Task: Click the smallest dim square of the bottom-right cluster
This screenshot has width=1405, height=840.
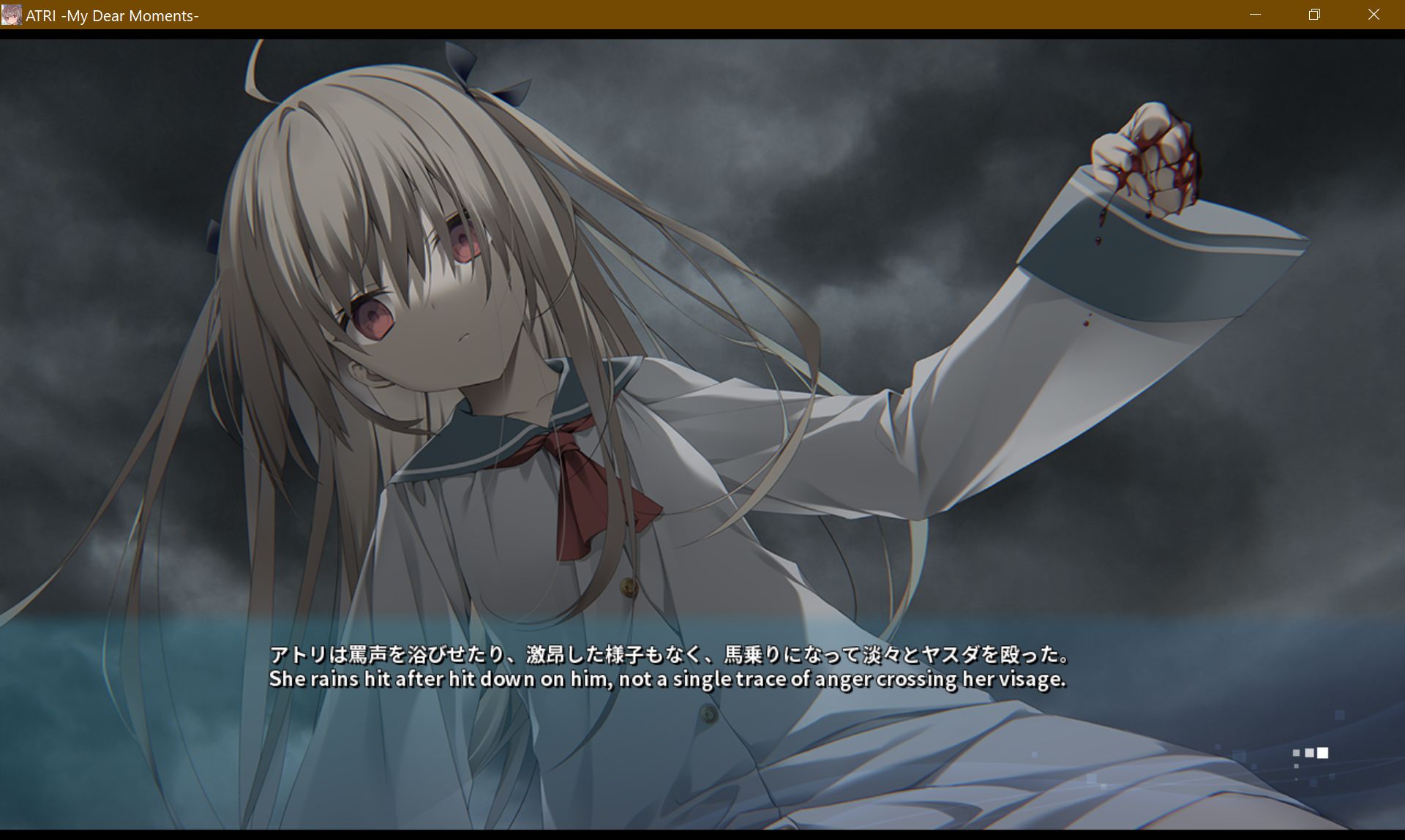Action: point(1295,753)
